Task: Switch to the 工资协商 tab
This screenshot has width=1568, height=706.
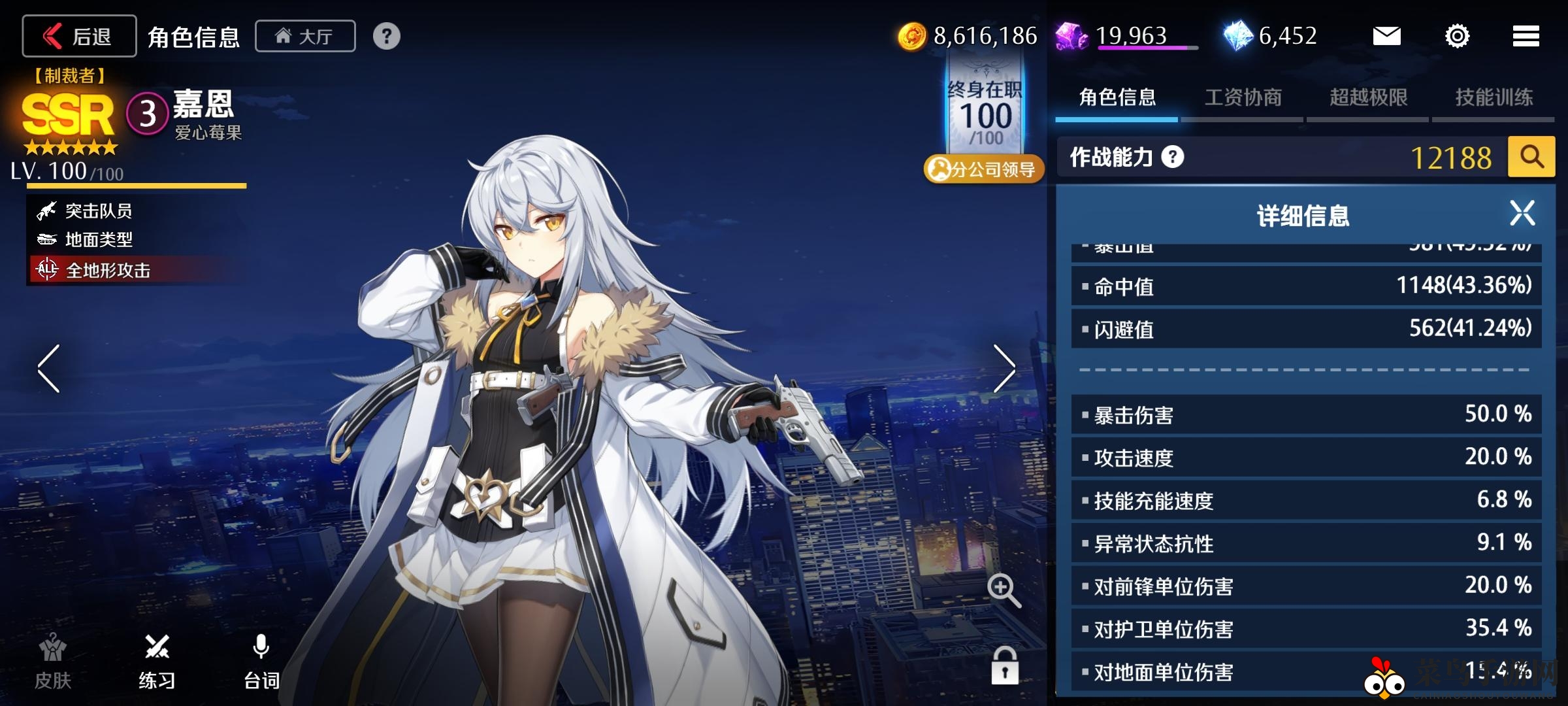Action: pos(1243,96)
